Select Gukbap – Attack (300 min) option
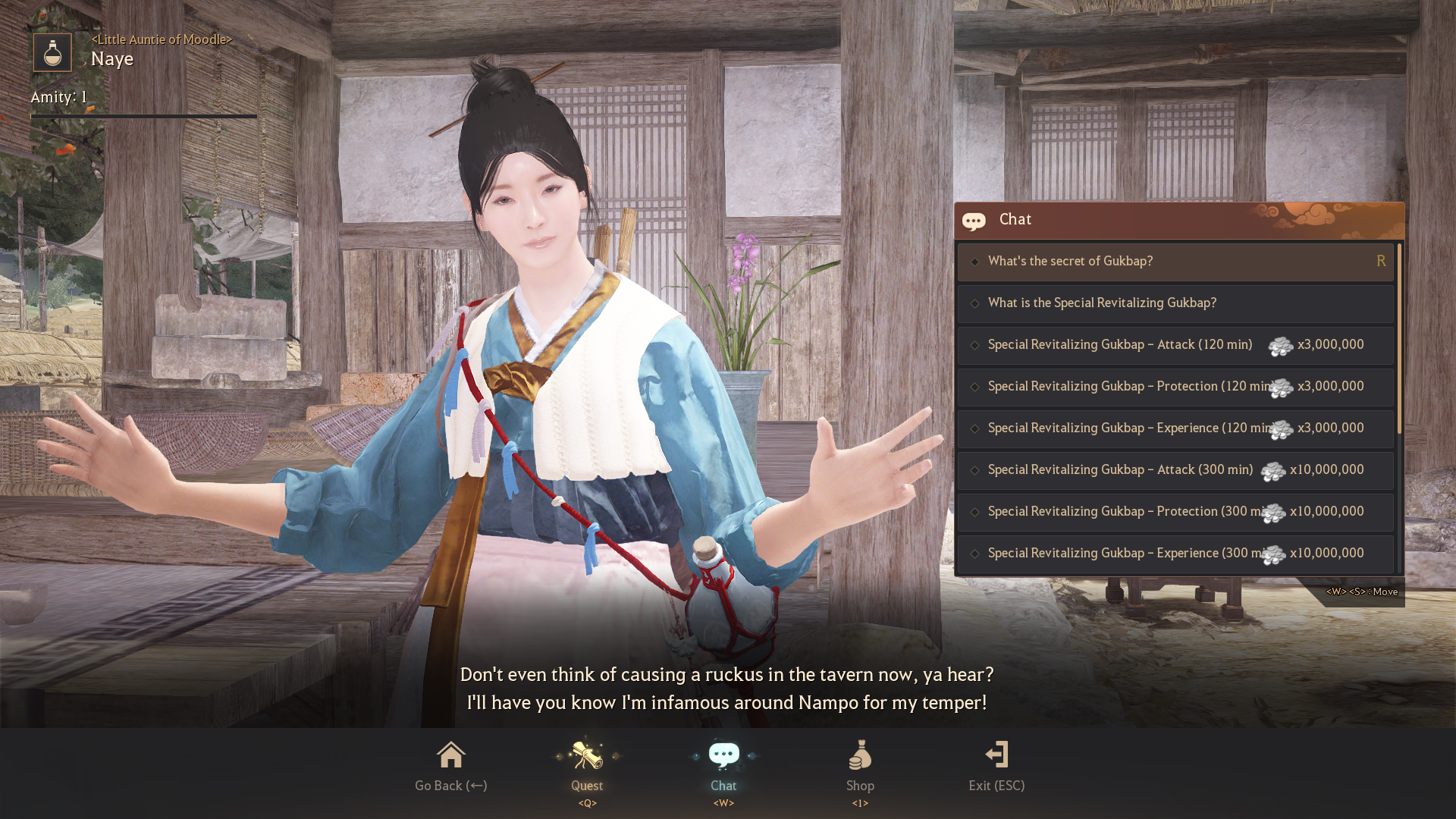The height and width of the screenshot is (819, 1456). pos(1175,470)
